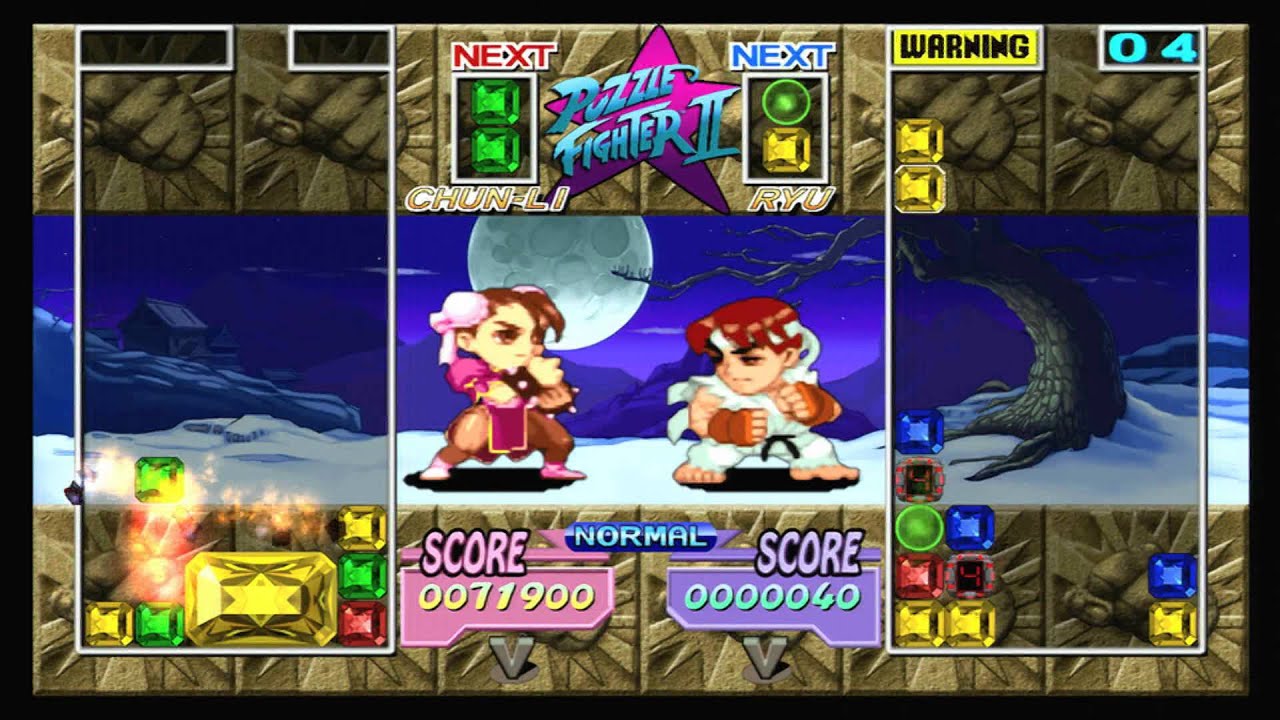Toggle the WARNING indicator
The width and height of the screenshot is (1280, 720).
click(x=964, y=45)
